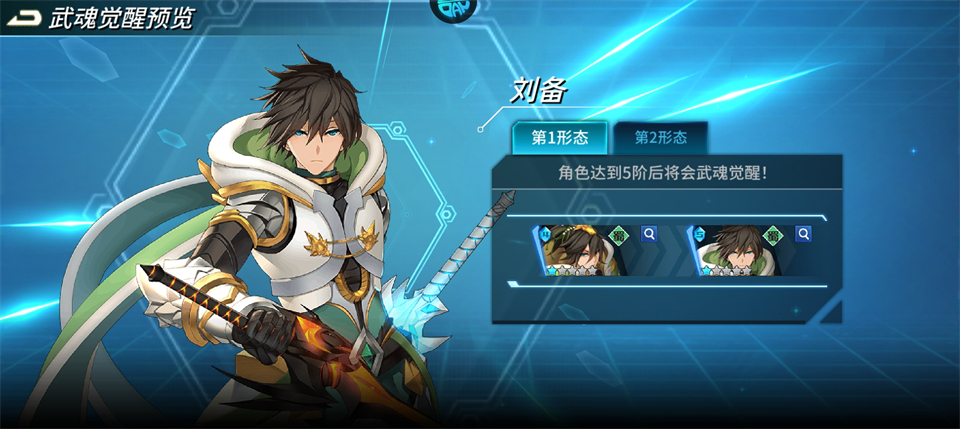Select the green-hooded 刘备 portrait card
Viewport: 960px width, 429px height.
736,250
